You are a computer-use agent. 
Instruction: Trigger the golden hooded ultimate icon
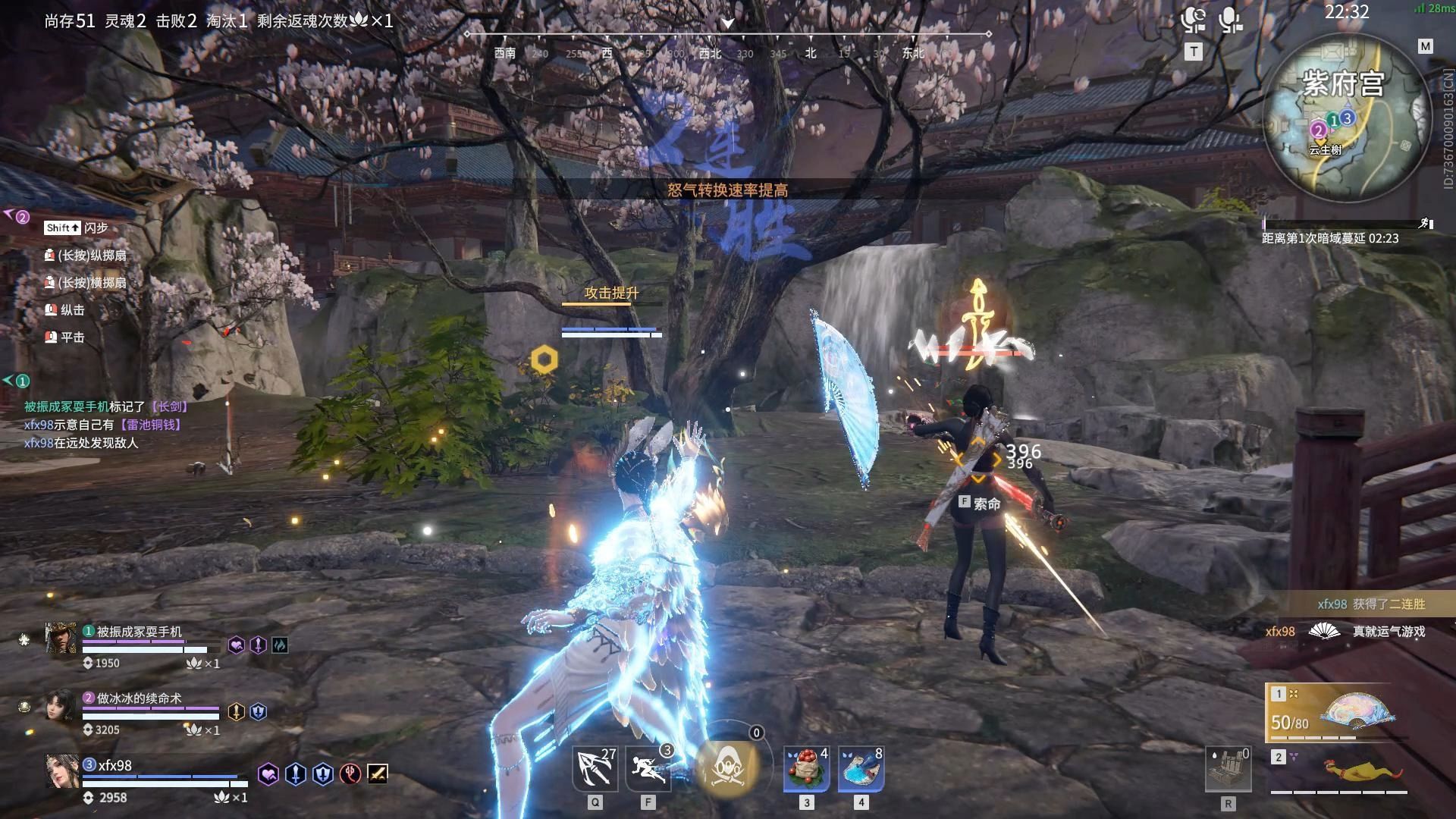point(727,767)
